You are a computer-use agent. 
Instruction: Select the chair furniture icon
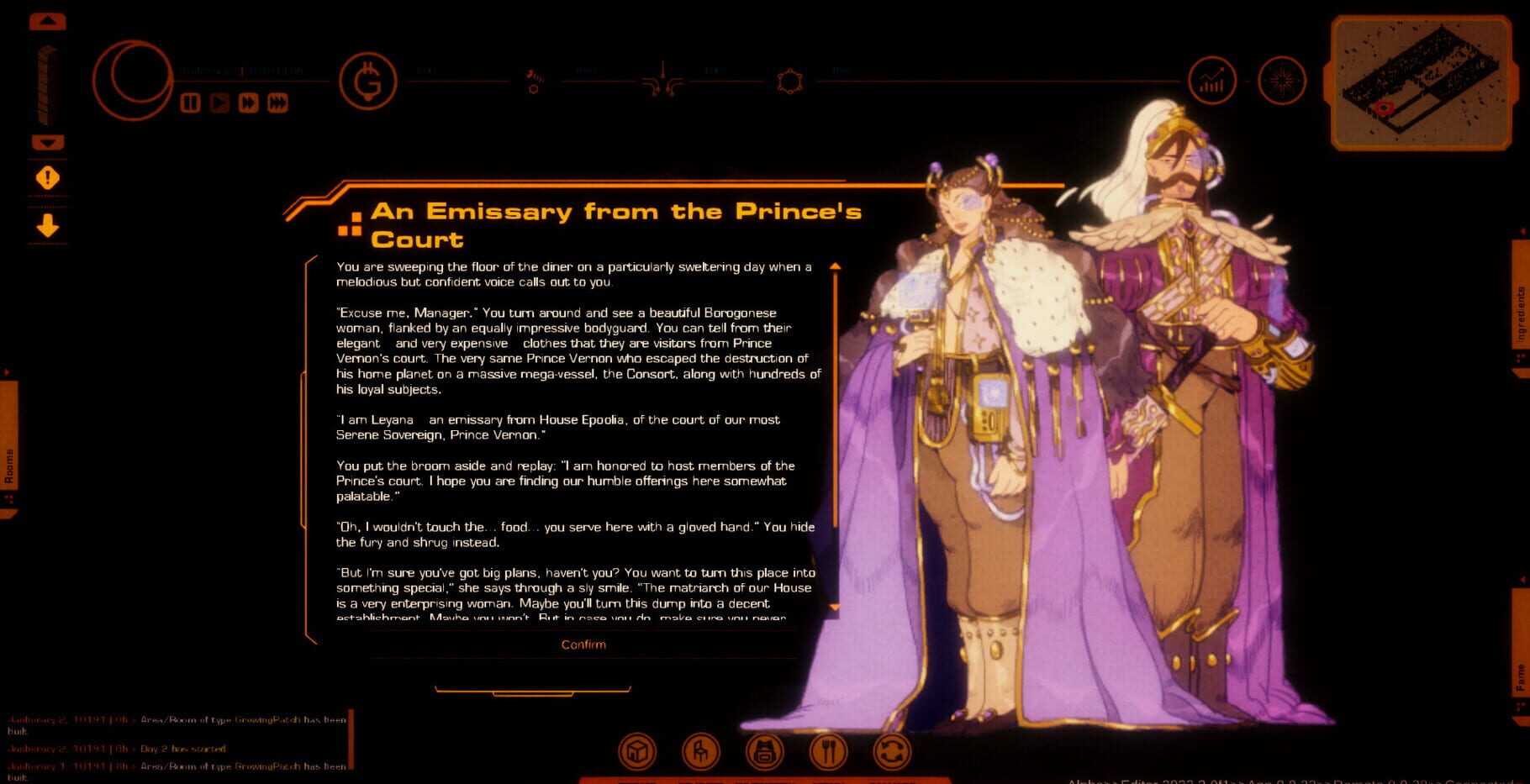[x=701, y=753]
